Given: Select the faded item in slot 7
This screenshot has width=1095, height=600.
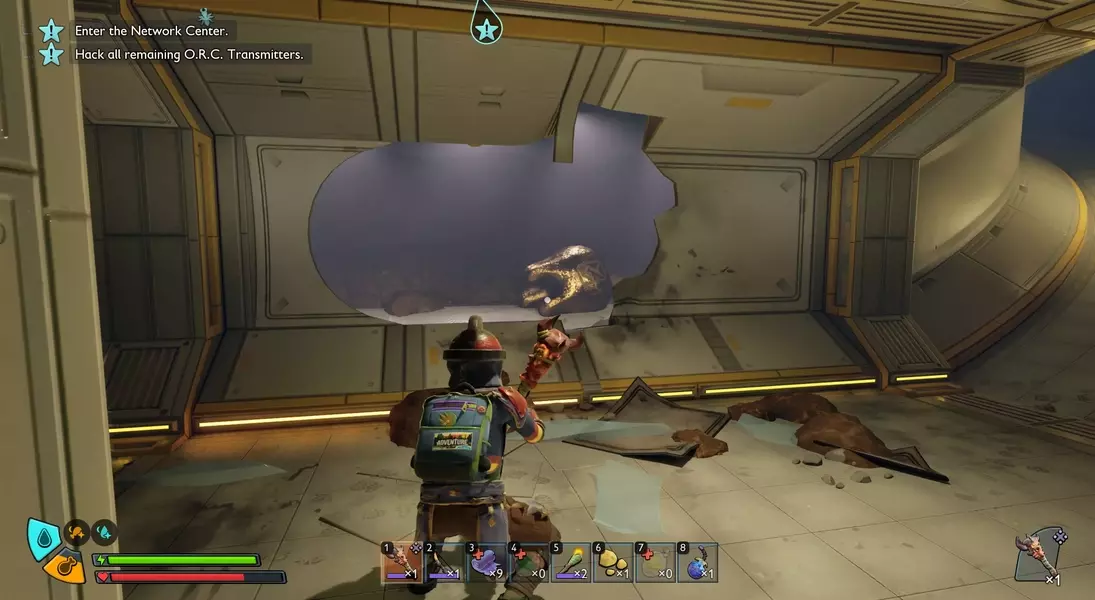Looking at the screenshot, I should pos(655,563).
